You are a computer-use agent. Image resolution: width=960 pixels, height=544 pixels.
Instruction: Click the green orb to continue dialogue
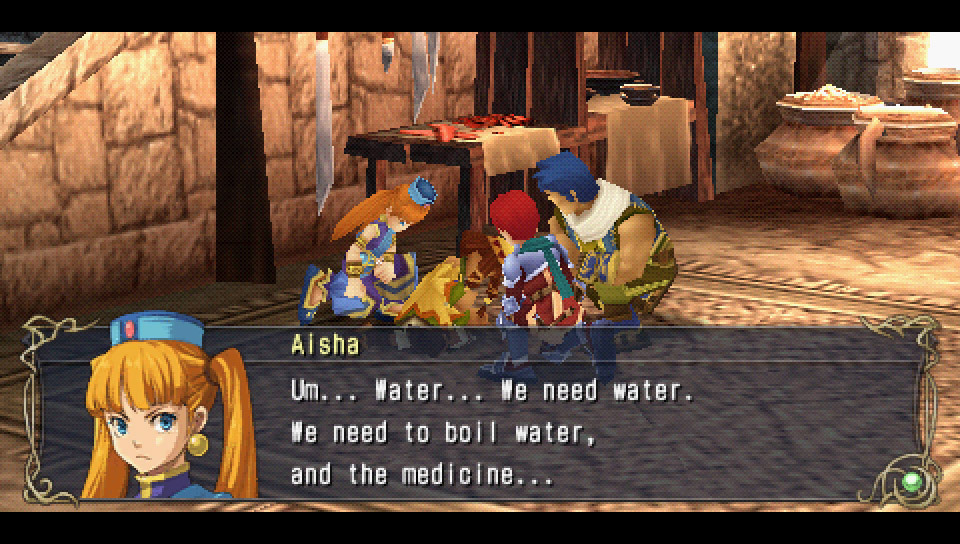[x=910, y=482]
